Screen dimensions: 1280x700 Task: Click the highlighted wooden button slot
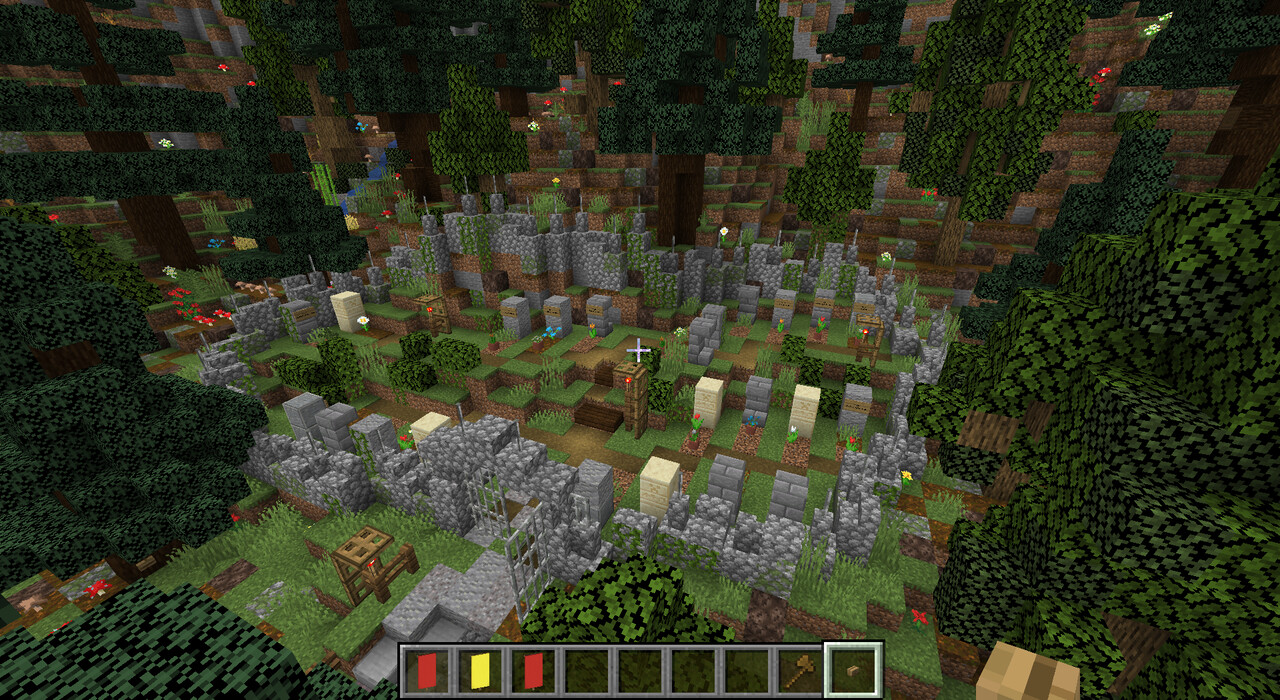tap(853, 669)
